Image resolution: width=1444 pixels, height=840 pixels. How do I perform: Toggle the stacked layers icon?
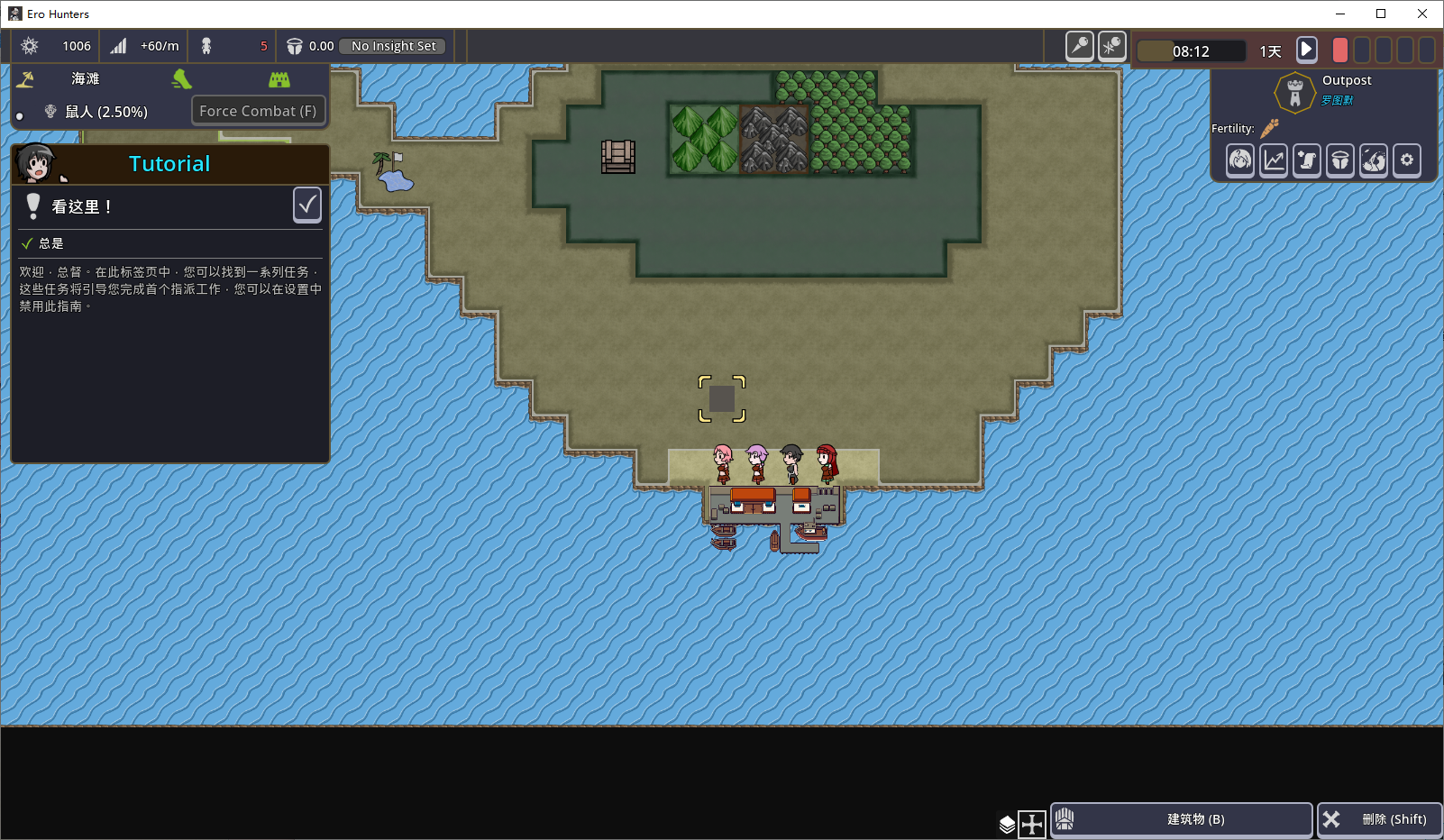1007,824
